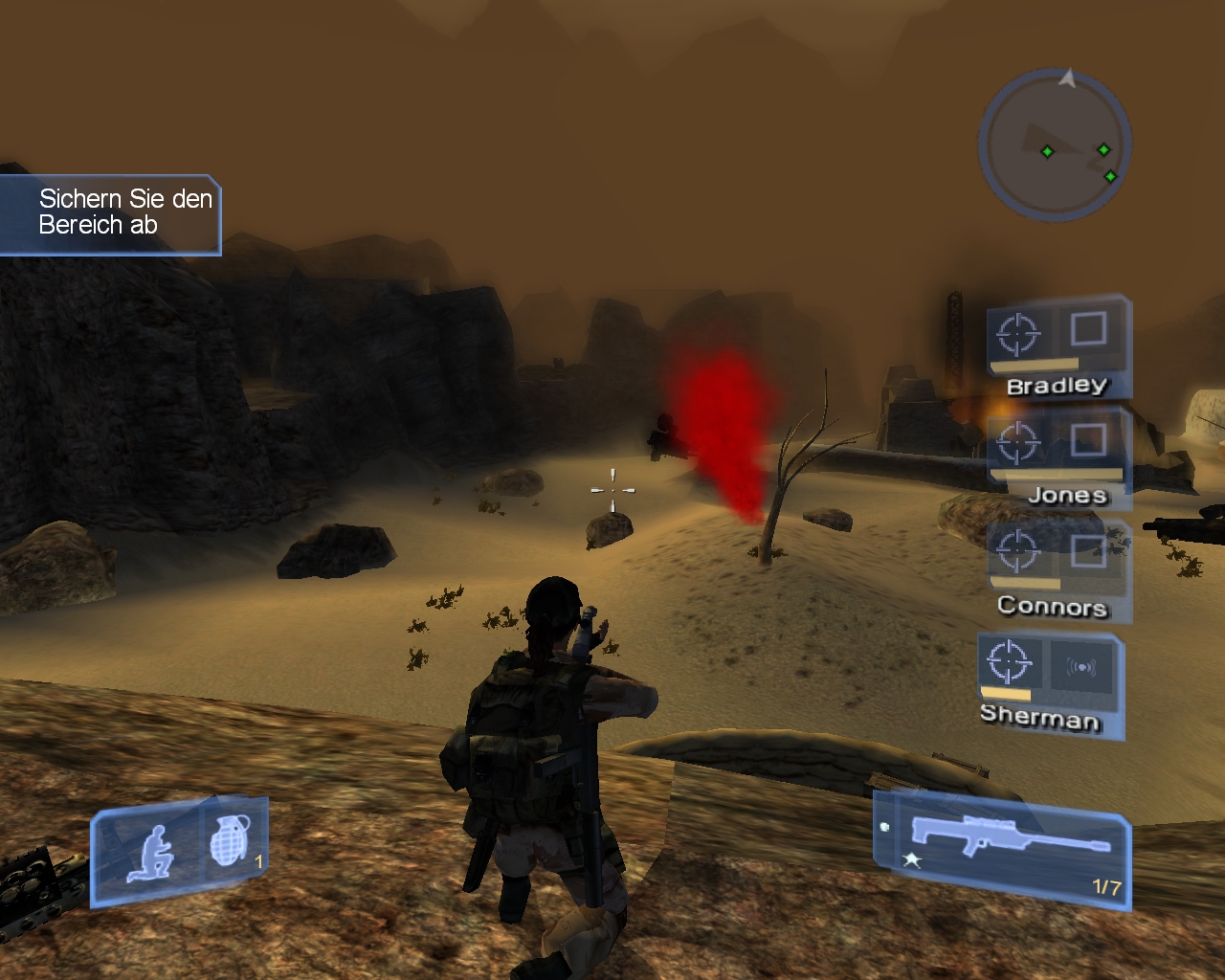1225x980 pixels.
Task: Toggle the kneeling stance icon
Action: tap(152, 852)
